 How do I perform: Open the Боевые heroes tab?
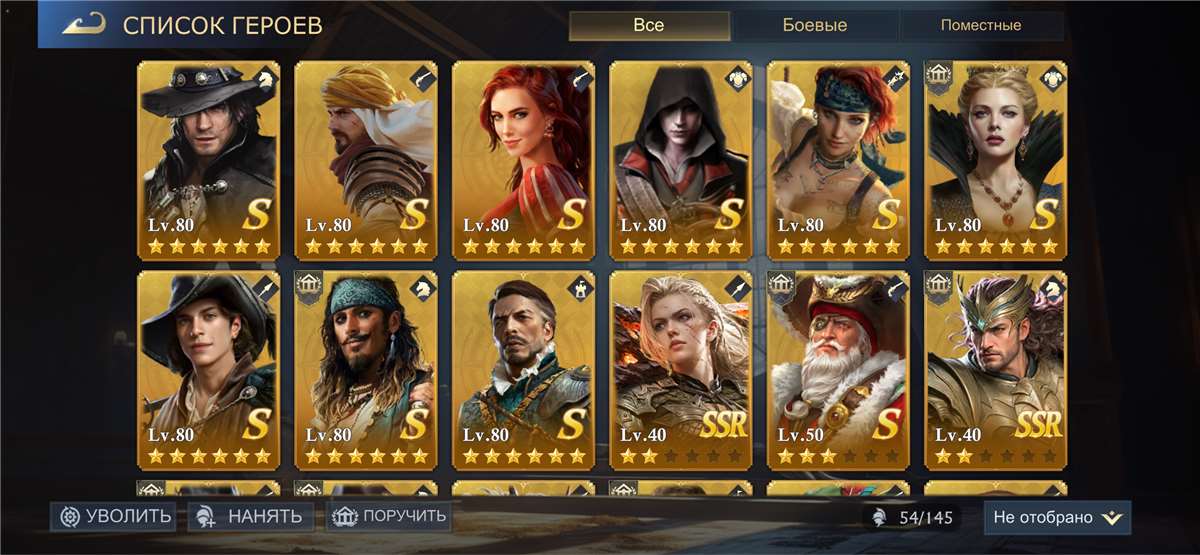(813, 25)
